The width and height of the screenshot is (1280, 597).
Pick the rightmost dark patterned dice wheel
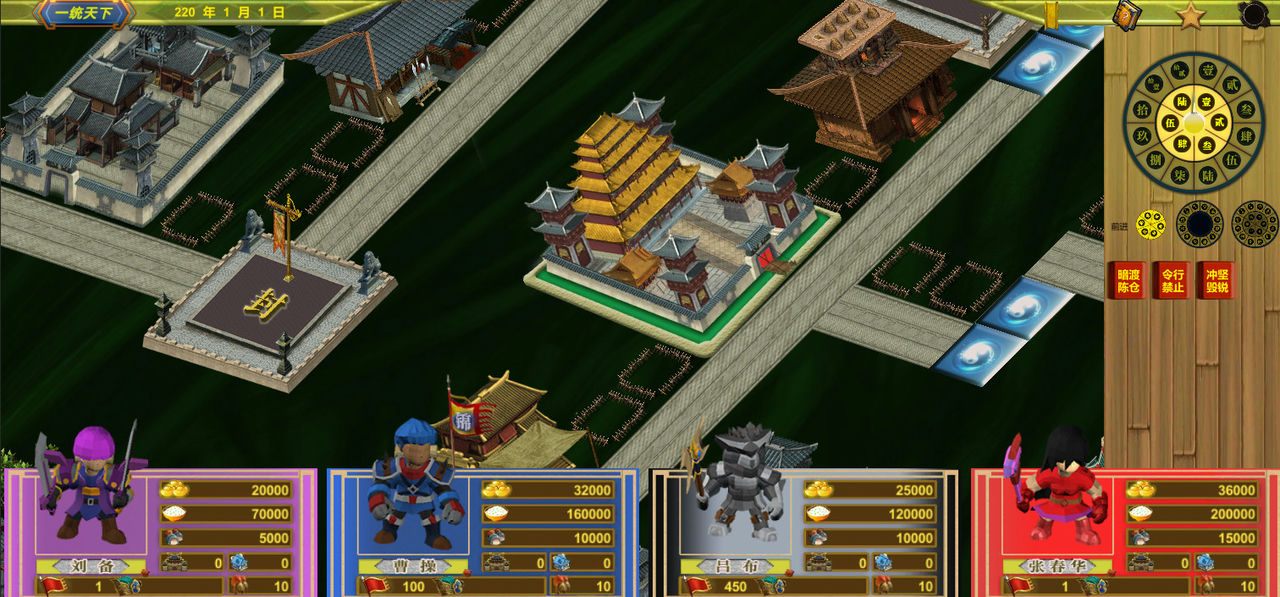click(x=1254, y=225)
